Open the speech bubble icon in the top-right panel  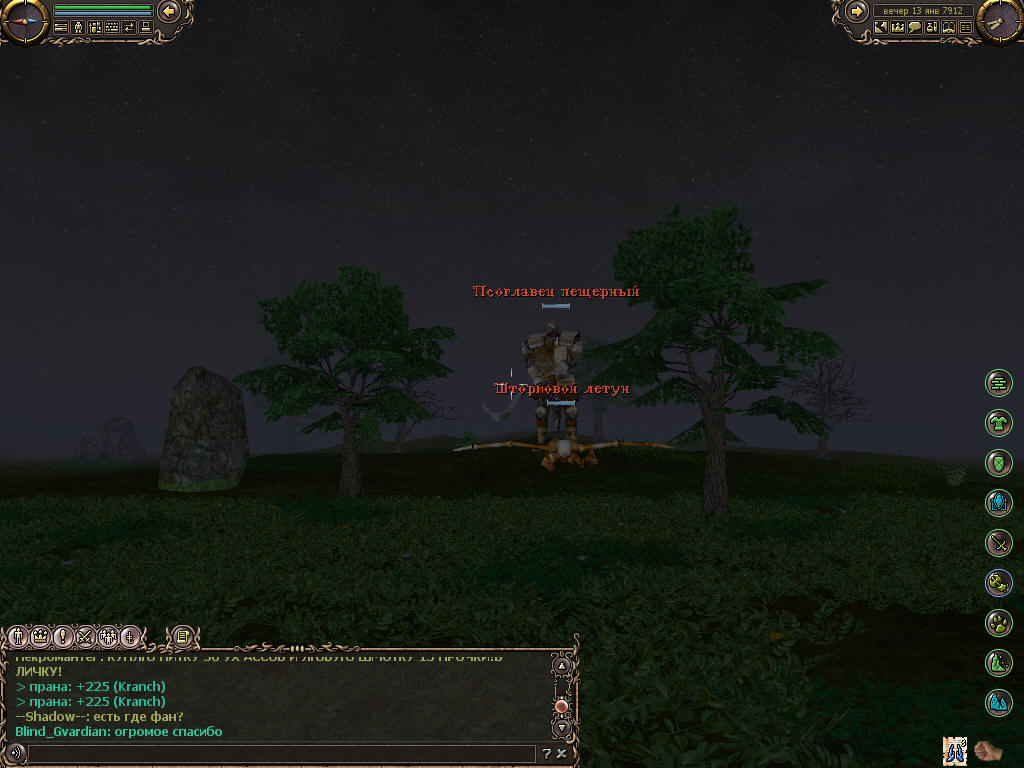[915, 28]
